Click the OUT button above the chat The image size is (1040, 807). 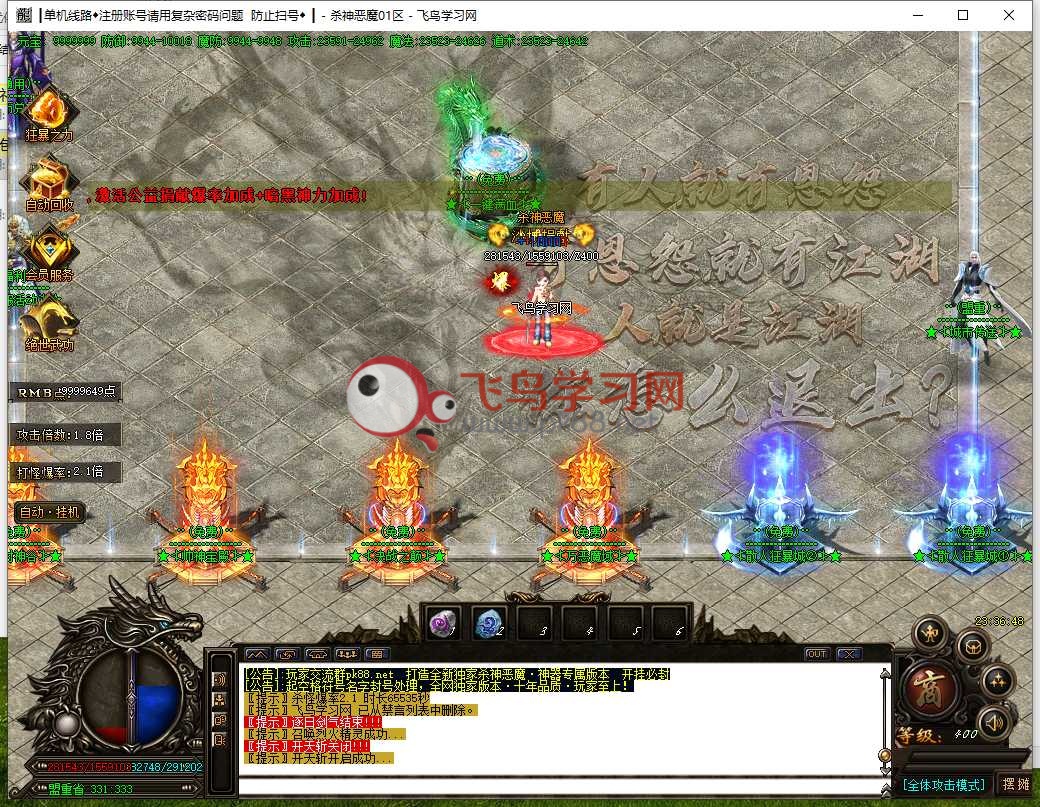(817, 654)
